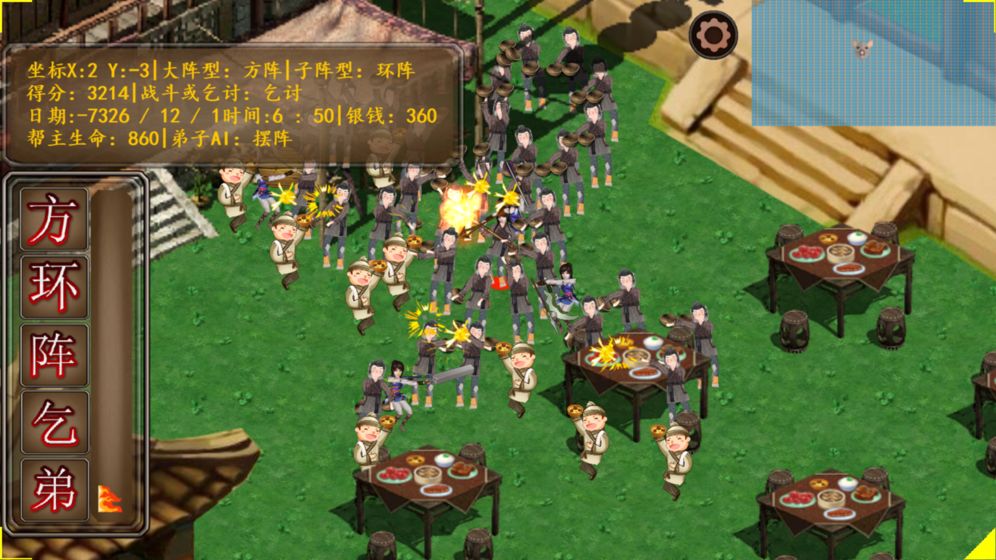Click the 弟 disciple AI button
Screen dimensions: 996x560
53,490
